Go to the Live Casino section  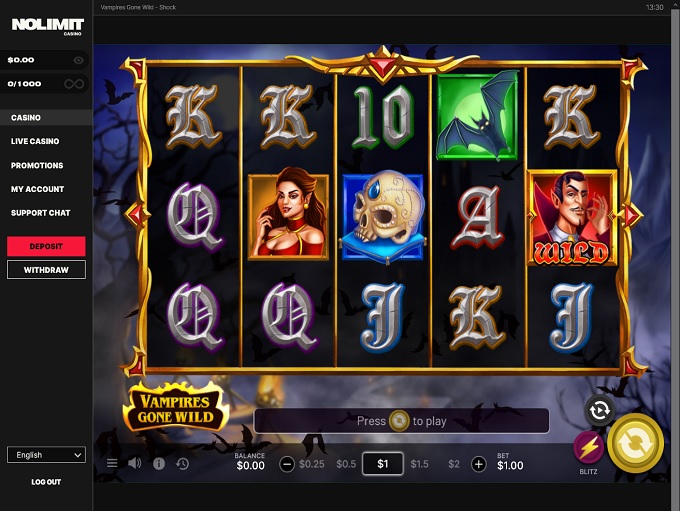tap(35, 142)
